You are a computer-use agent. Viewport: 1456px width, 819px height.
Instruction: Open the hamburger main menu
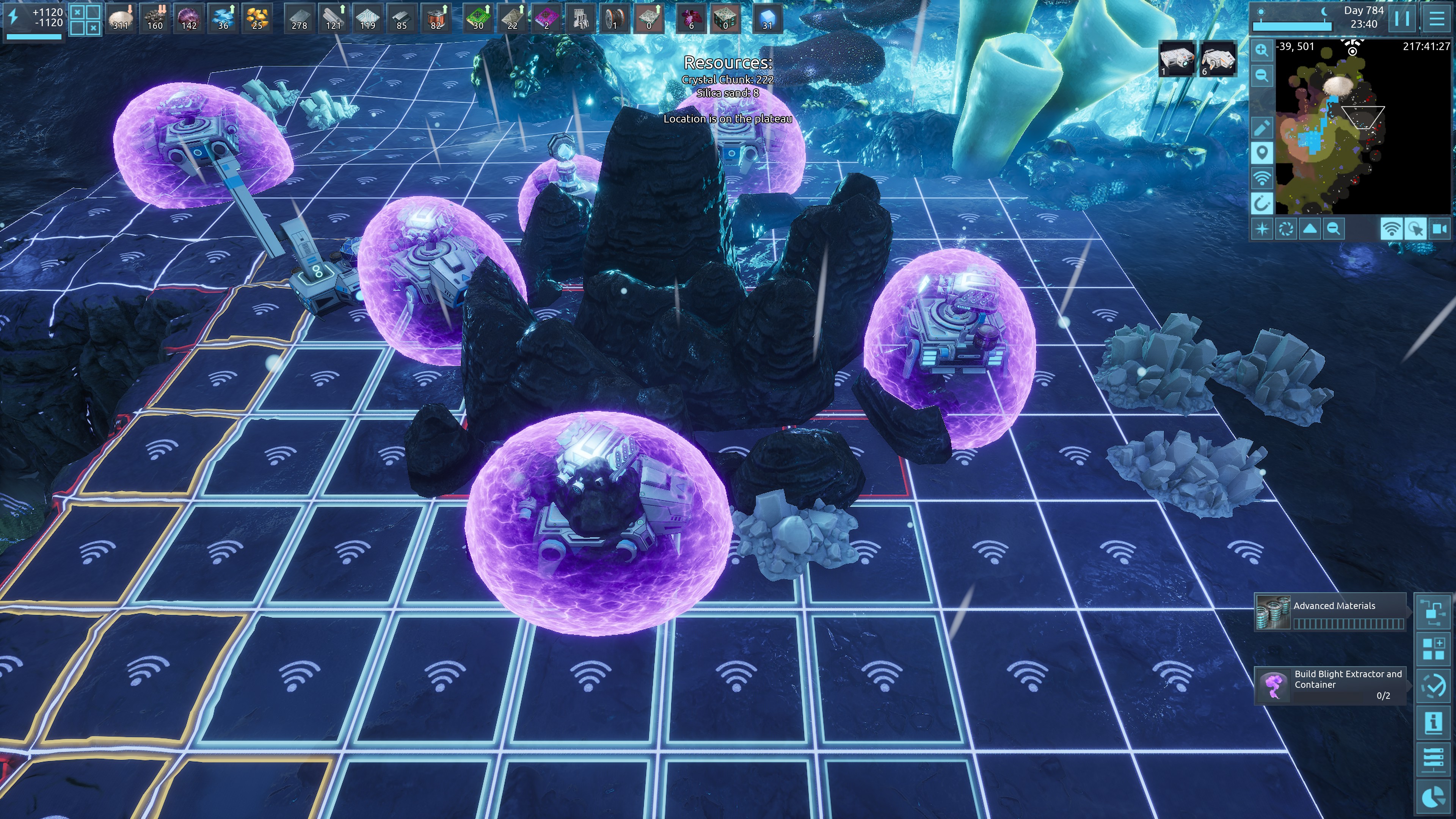(x=1437, y=19)
